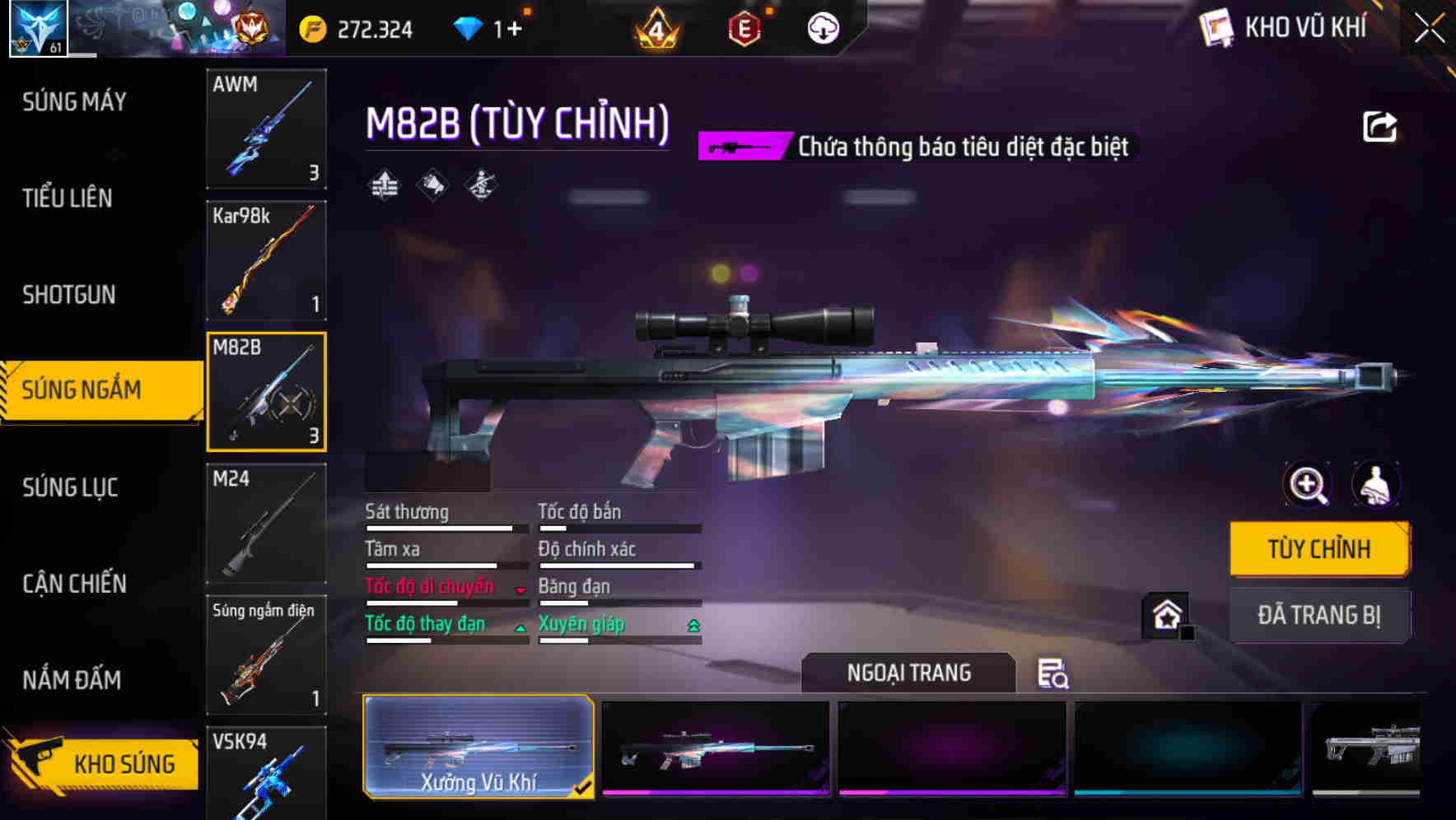Select the SÚNG LỤC weapon category
Image resolution: width=1456 pixels, height=820 pixels.
70,487
